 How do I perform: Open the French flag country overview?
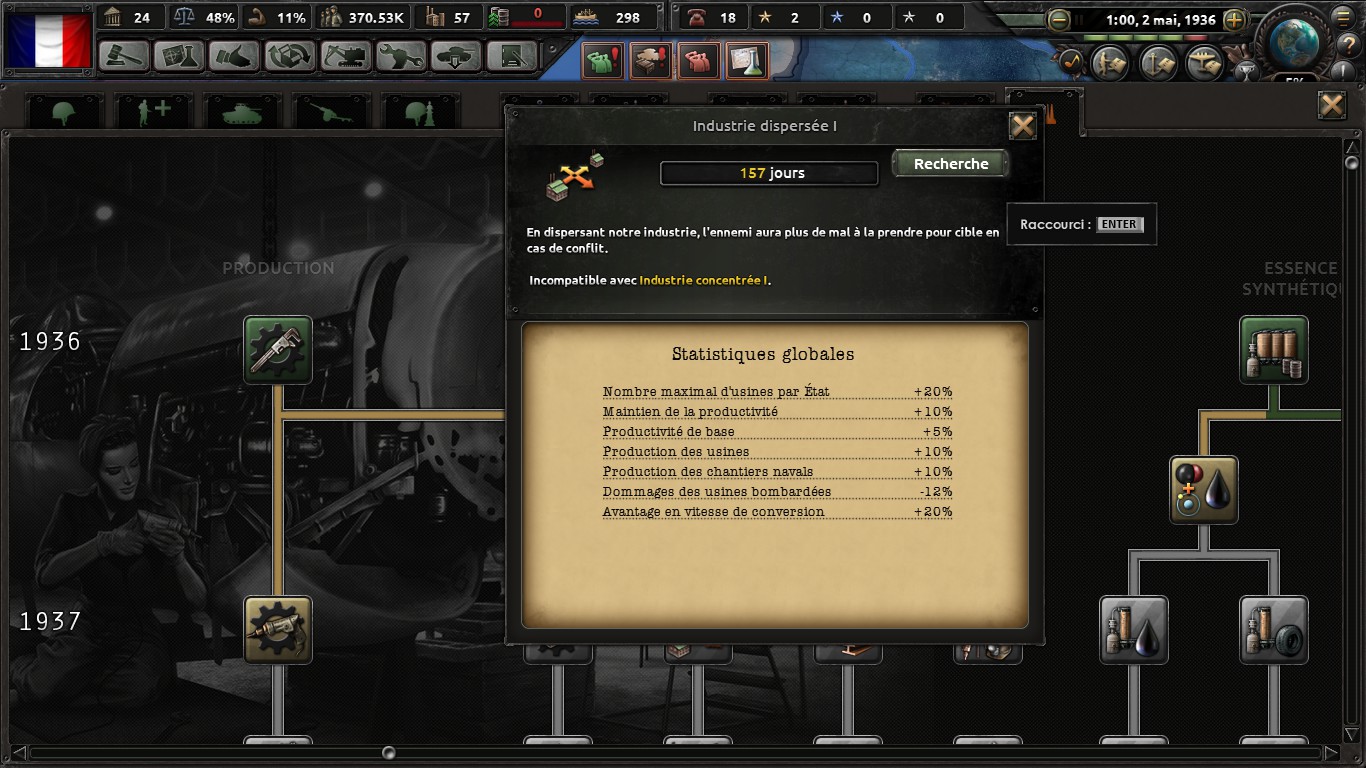[48, 40]
